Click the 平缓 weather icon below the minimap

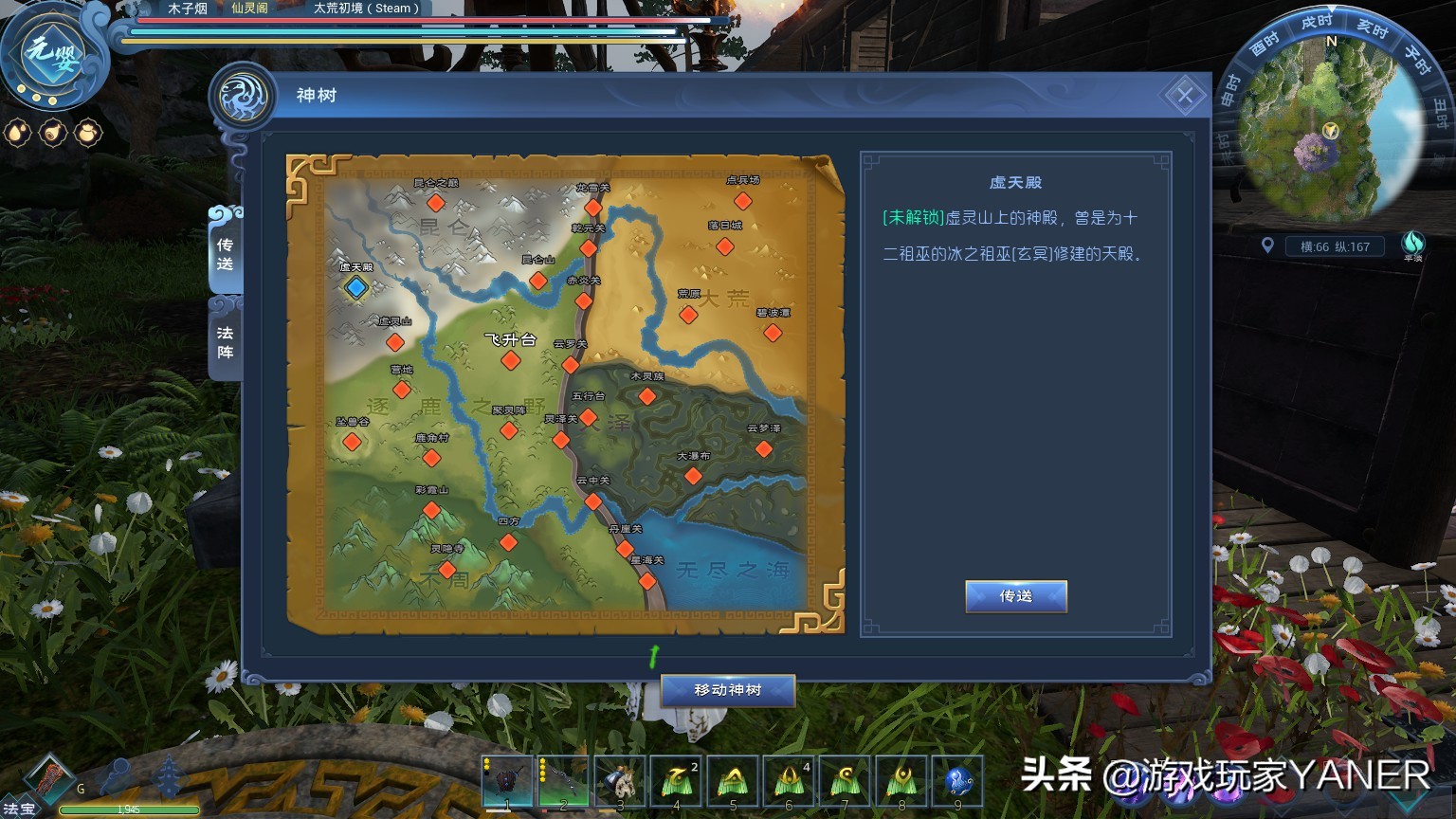[x=1413, y=246]
